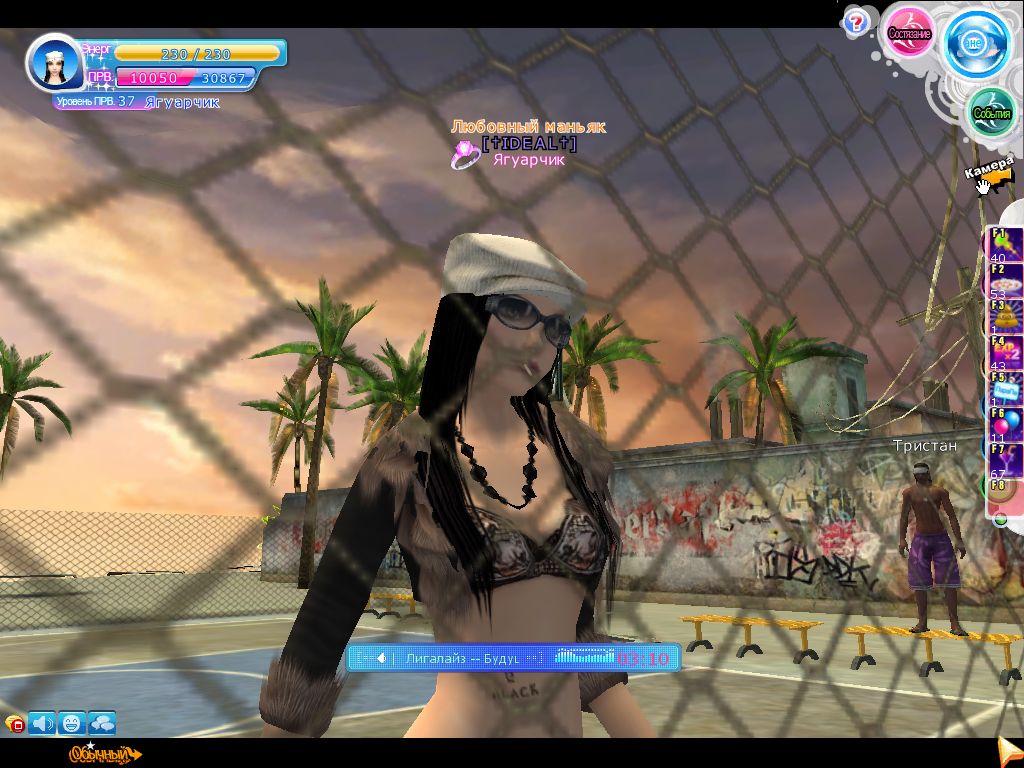
Task: Open the pink Состязание menu
Action: (x=908, y=33)
